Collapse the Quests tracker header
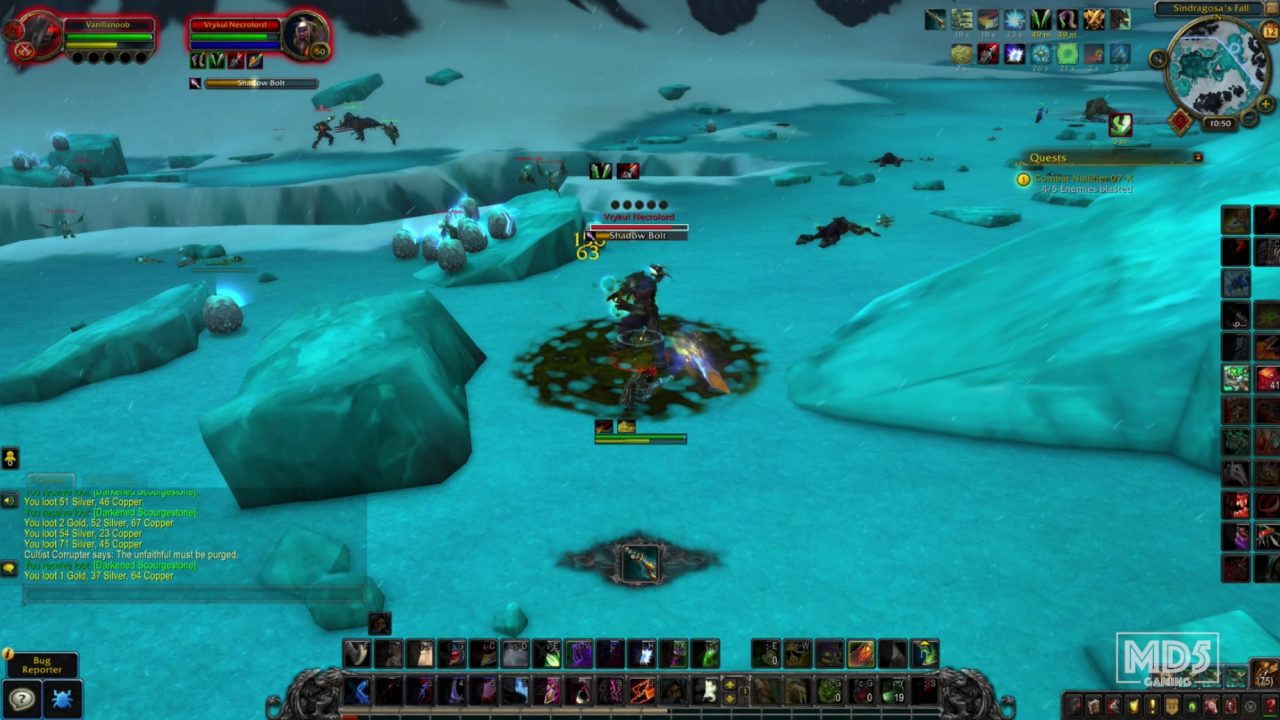The image size is (1280, 720). click(1197, 157)
